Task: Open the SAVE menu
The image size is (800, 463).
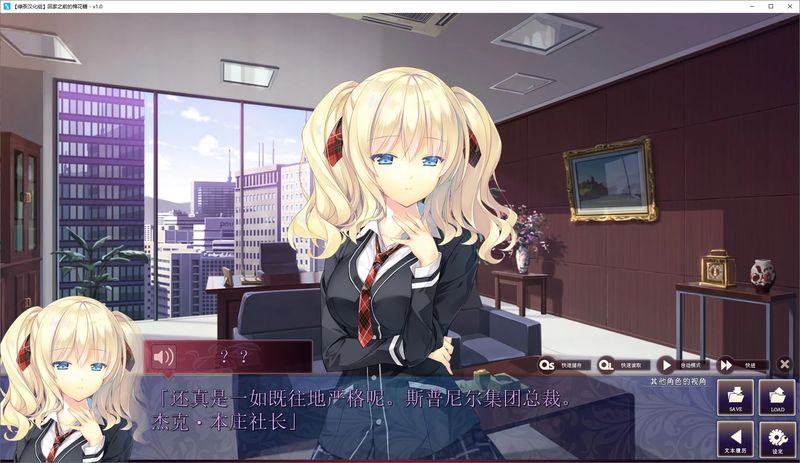Action: pos(735,397)
